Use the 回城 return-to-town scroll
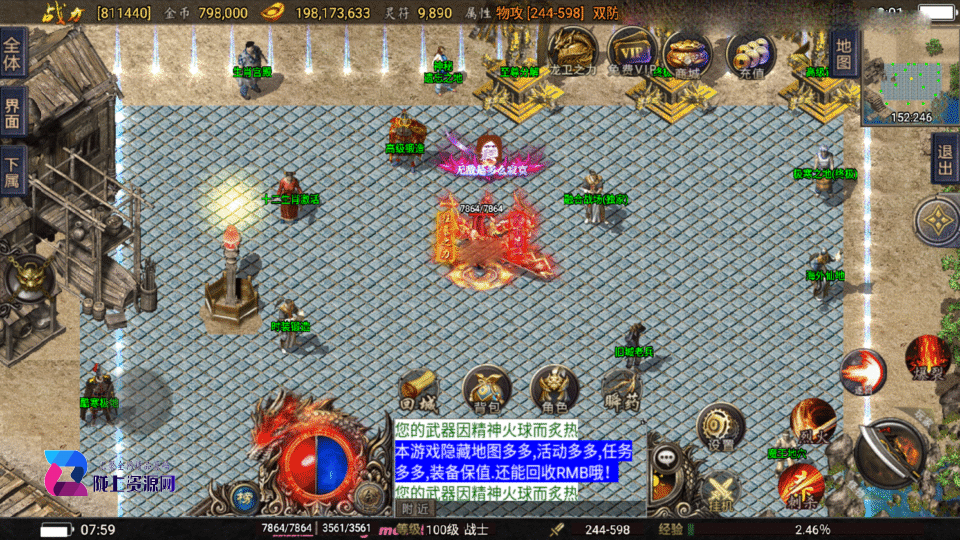This screenshot has width=960, height=540. pos(419,390)
